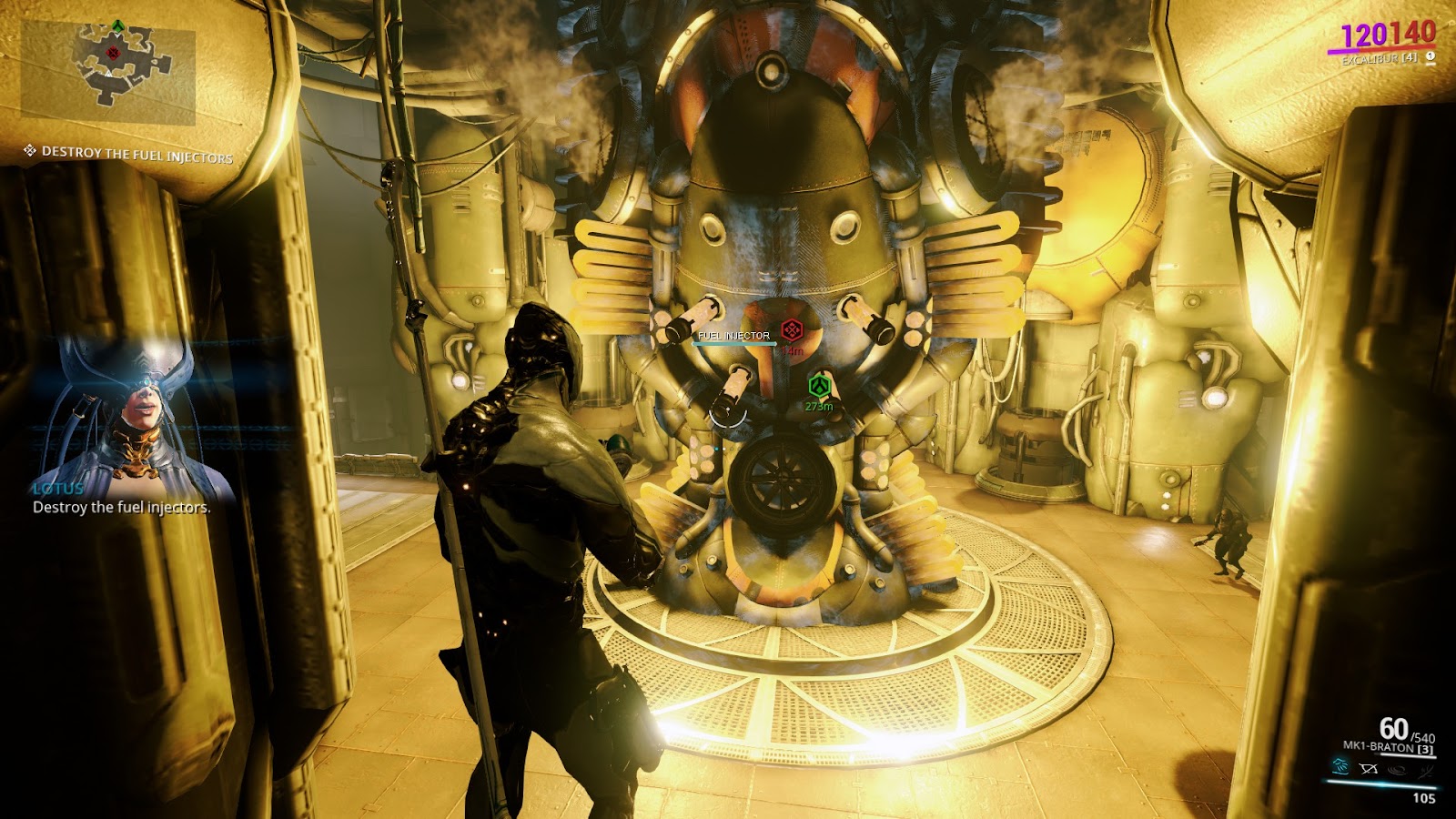This screenshot has width=1456, height=819.
Task: Select the green 273m waypoint marker
Action: [820, 387]
